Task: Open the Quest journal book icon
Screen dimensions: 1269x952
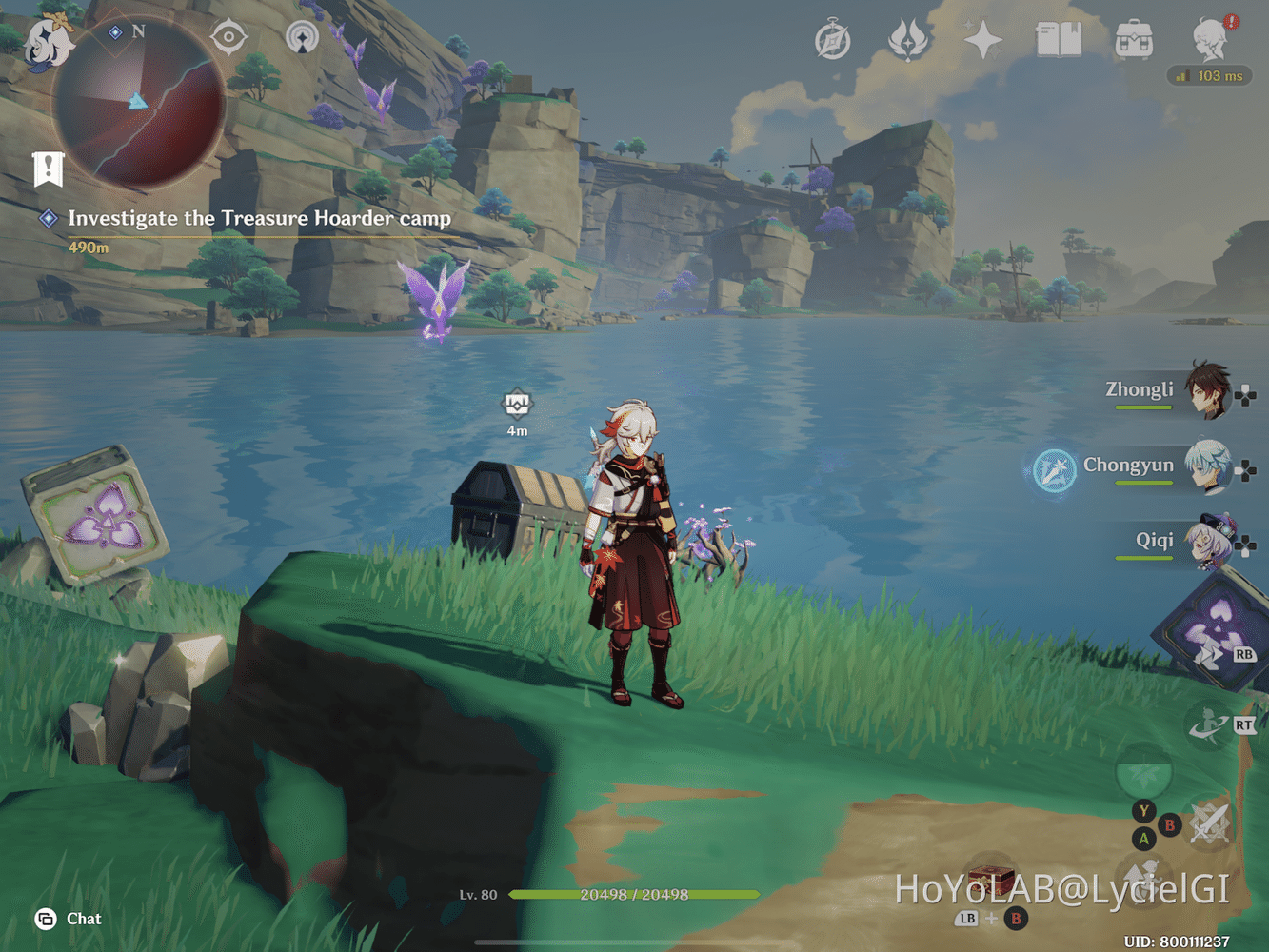Action: (1057, 40)
